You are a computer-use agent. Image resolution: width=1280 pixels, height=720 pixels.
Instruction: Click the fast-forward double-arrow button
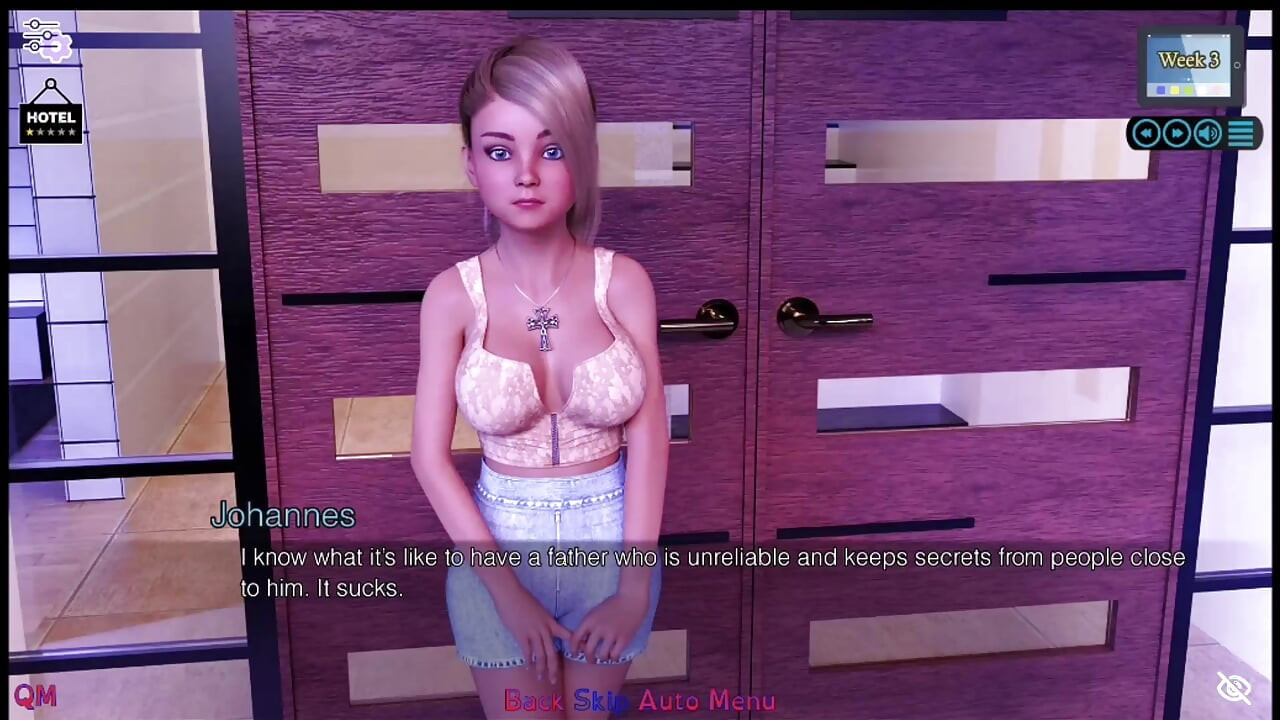1177,133
